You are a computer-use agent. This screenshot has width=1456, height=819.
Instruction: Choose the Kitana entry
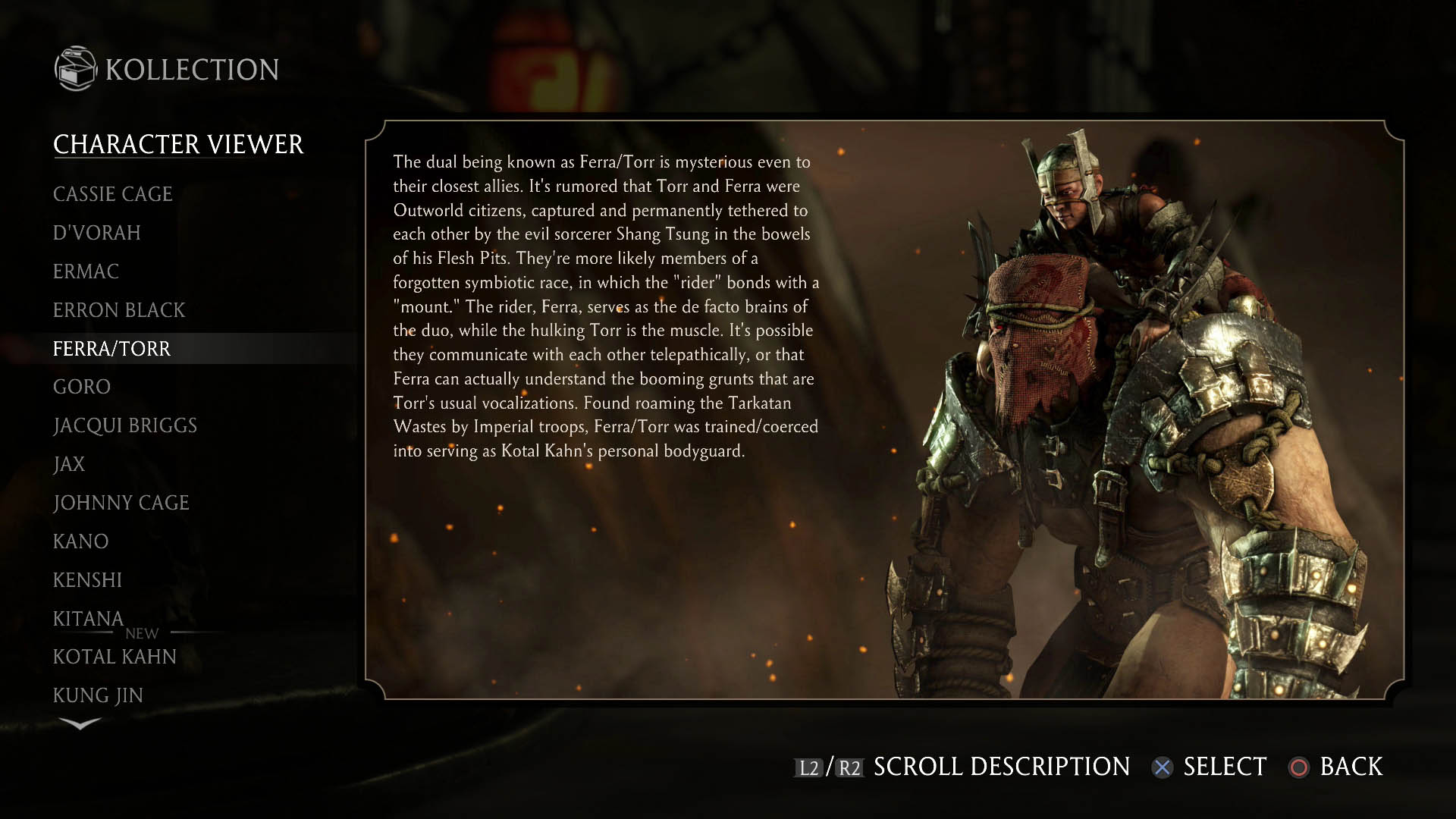pyautogui.click(x=88, y=619)
